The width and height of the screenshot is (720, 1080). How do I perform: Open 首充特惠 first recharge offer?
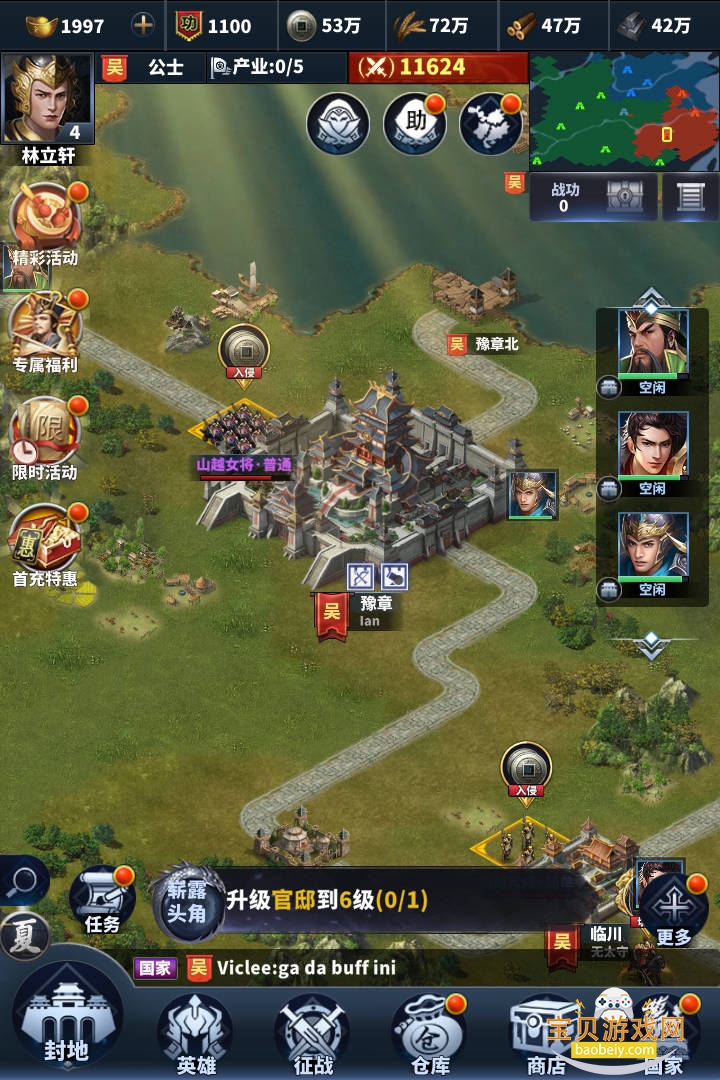pyautogui.click(x=45, y=545)
